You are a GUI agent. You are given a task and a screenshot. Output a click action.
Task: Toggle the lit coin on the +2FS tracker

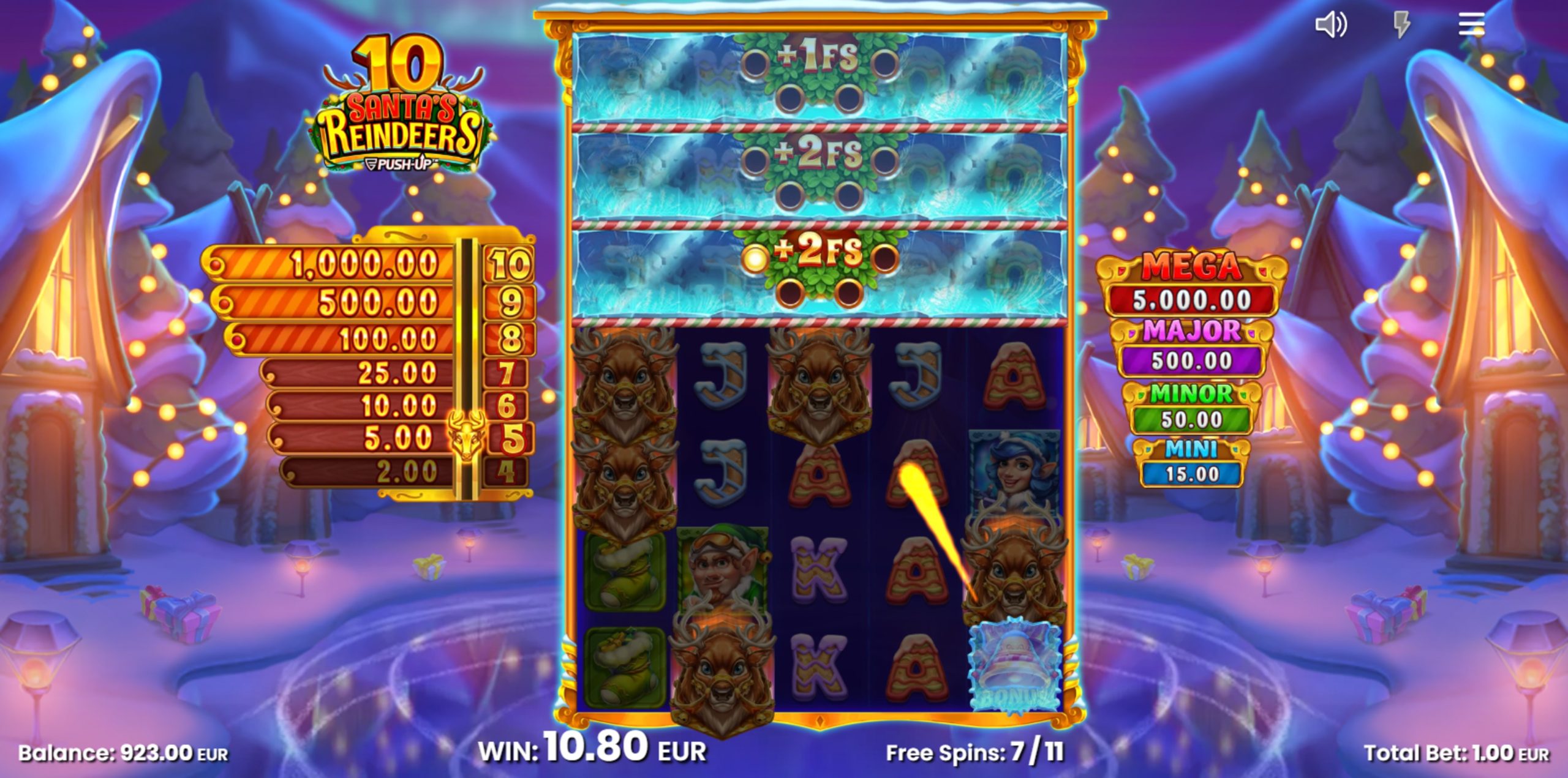(x=755, y=259)
